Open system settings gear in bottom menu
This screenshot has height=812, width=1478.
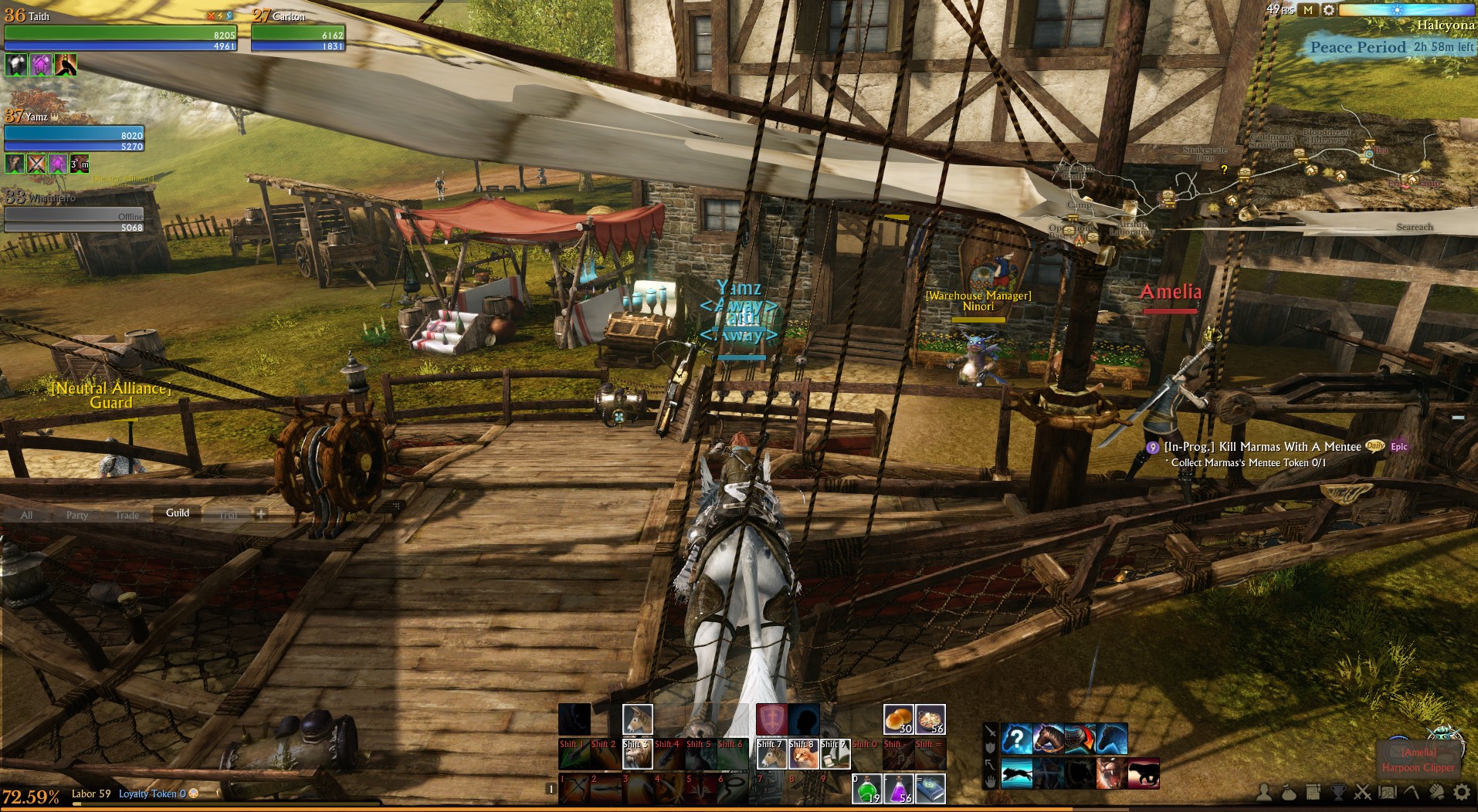(1462, 792)
